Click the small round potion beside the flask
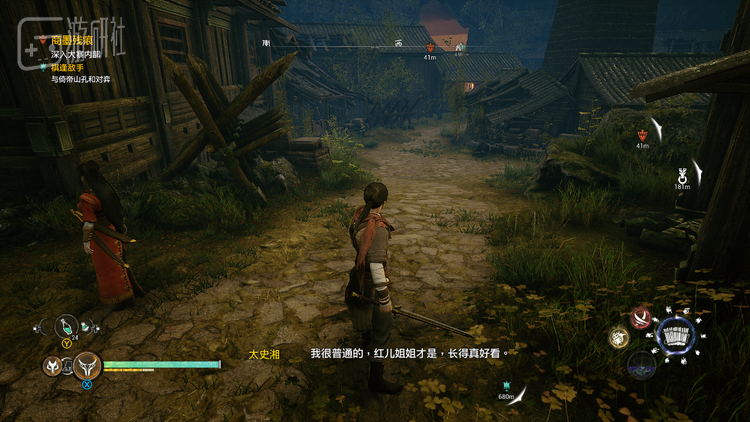 pos(86,326)
